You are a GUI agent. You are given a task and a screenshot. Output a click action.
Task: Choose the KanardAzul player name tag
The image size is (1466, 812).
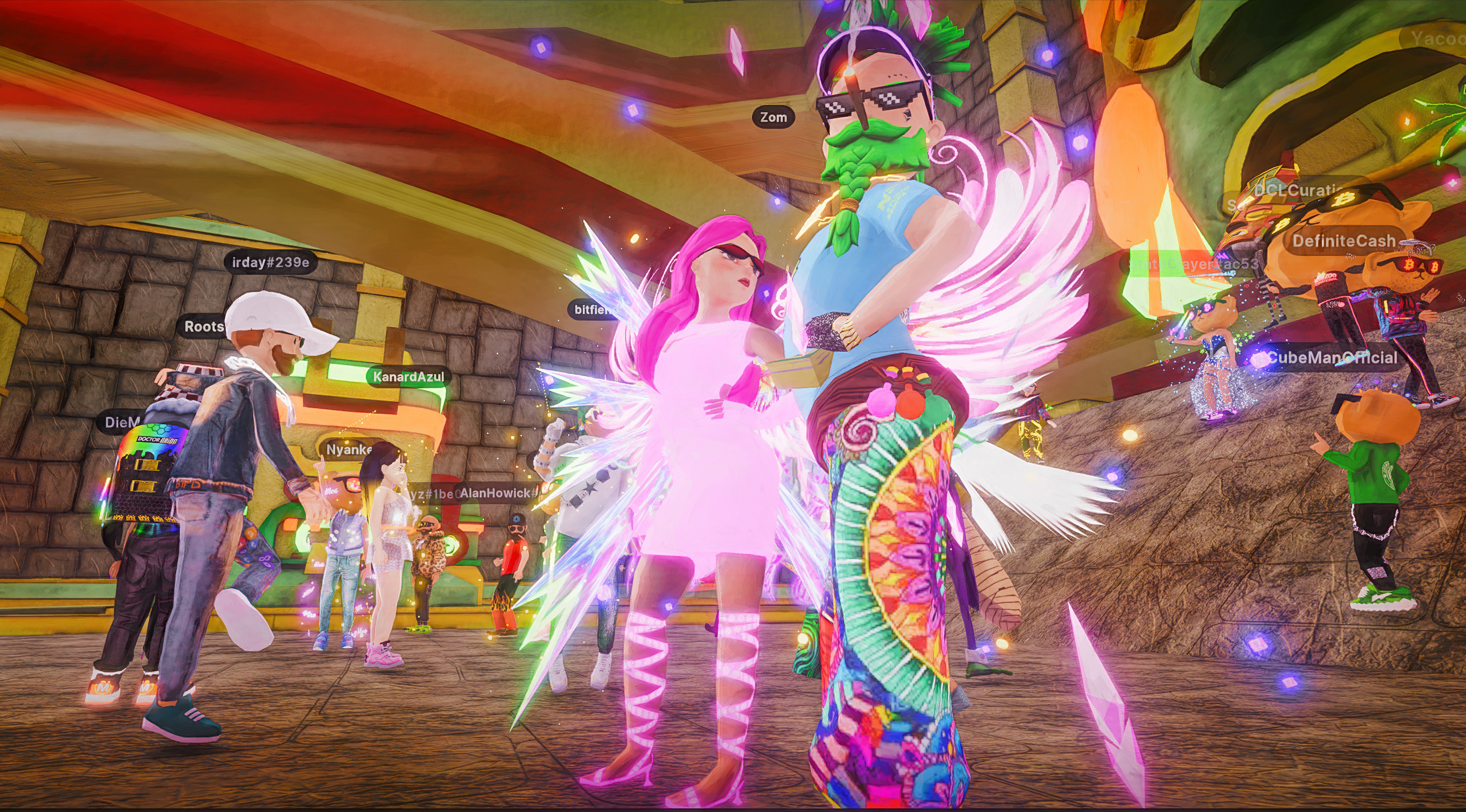(x=408, y=377)
